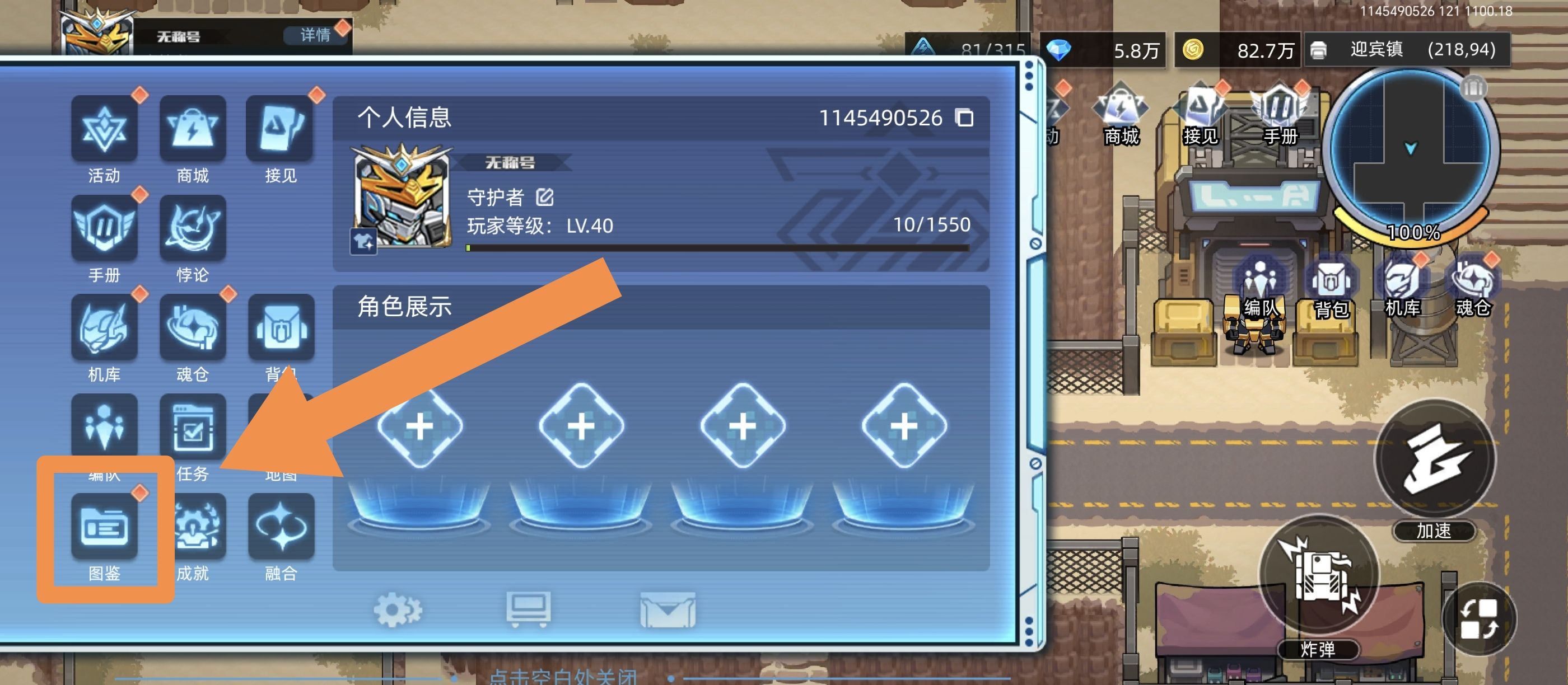Image resolution: width=1568 pixels, height=685 pixels.
Task: Open the 任务 tasks list
Action: click(194, 429)
